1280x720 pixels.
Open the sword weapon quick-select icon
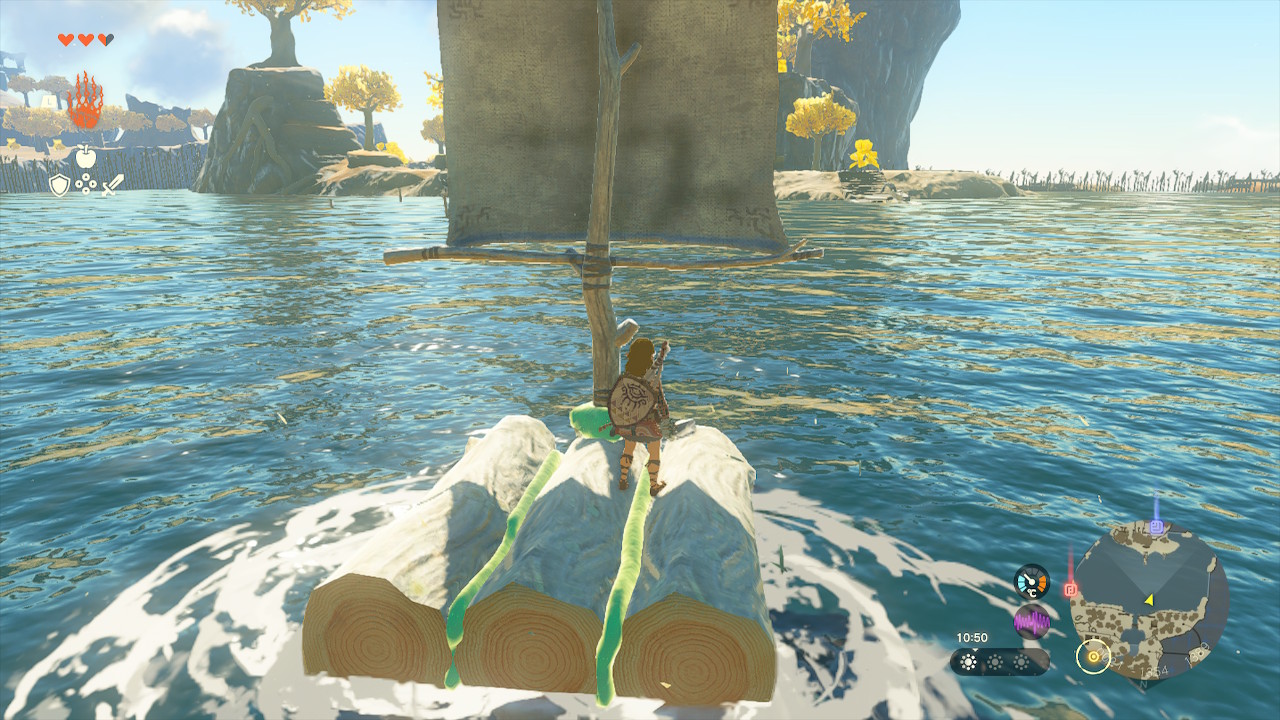pos(112,185)
